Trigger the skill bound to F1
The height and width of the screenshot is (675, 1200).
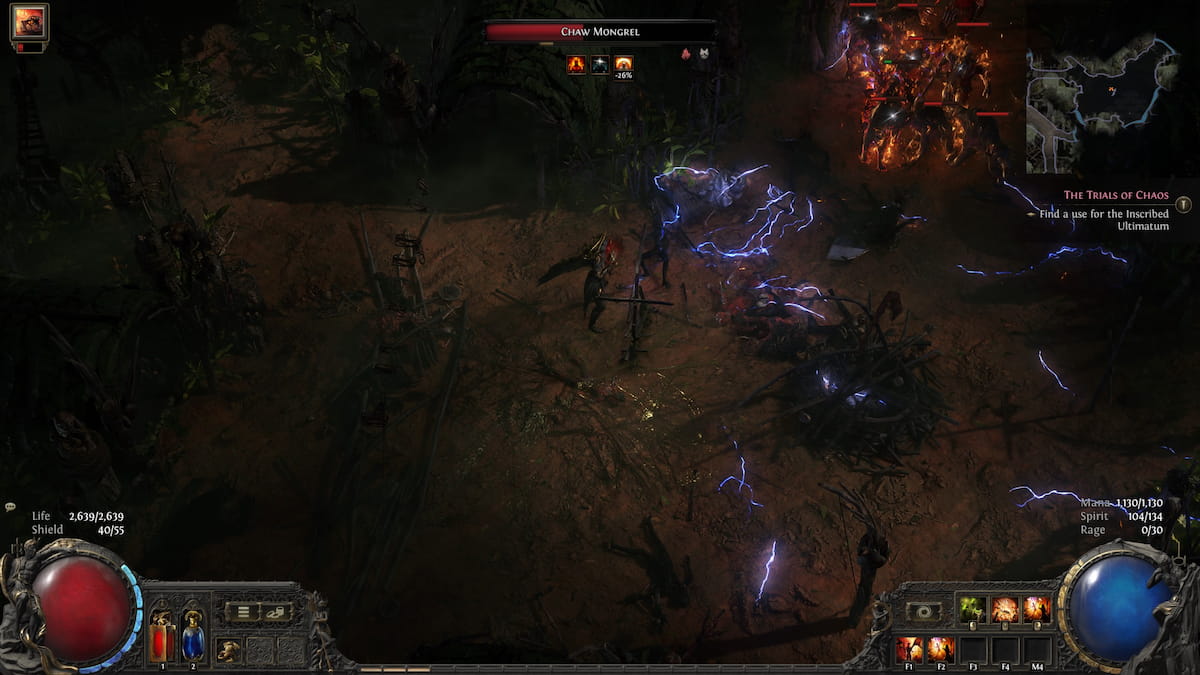(909, 649)
